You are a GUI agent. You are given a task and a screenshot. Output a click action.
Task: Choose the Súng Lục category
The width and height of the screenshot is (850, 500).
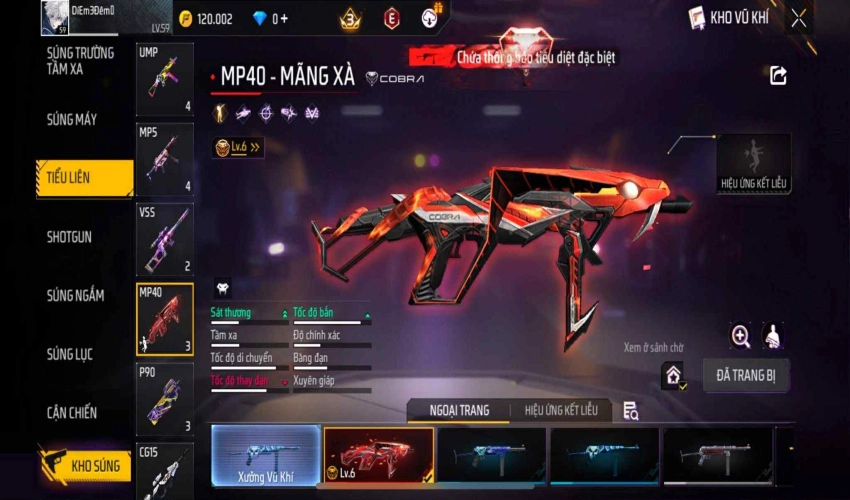click(70, 354)
